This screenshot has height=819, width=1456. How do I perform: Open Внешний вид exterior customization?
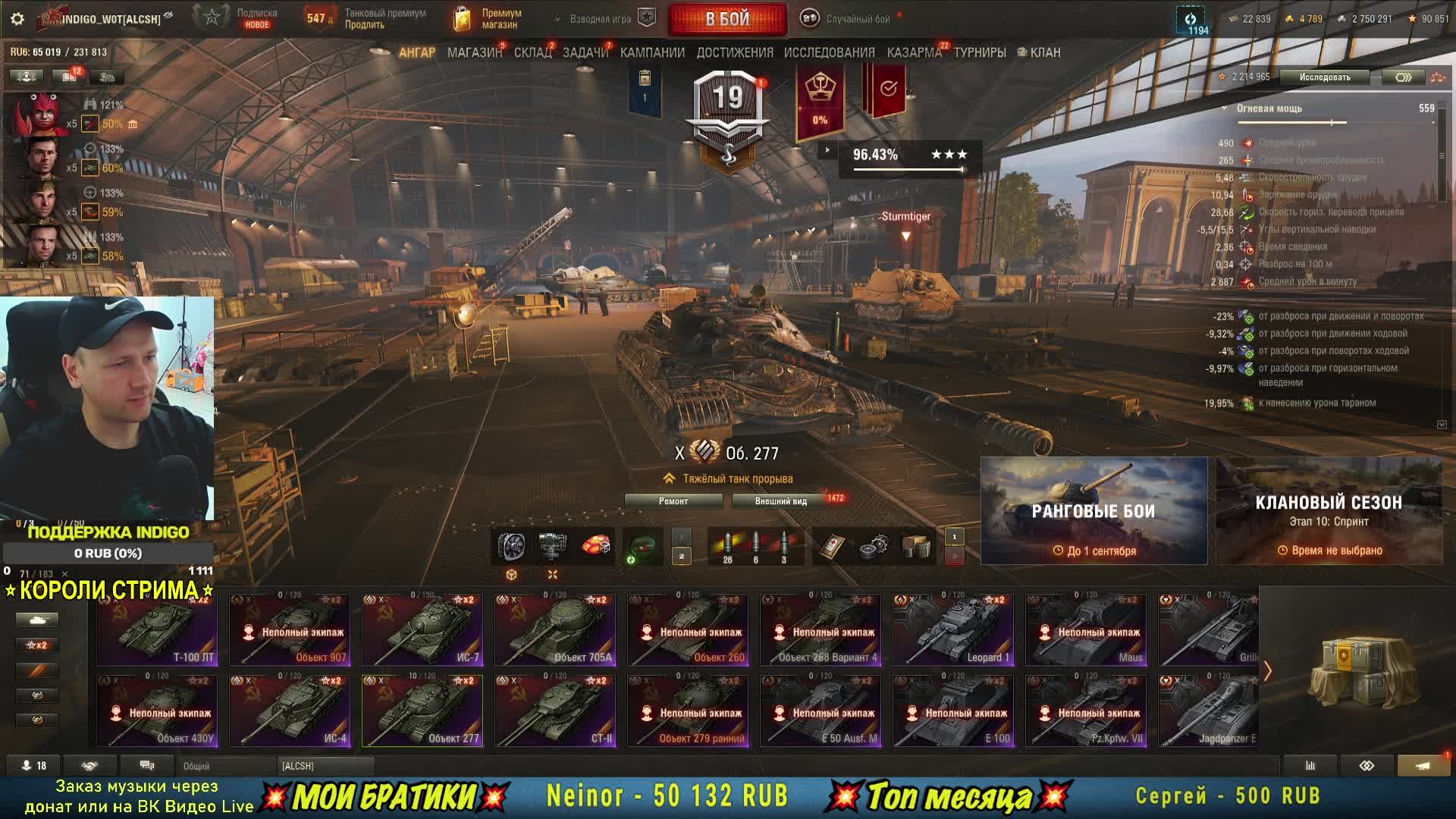point(781,501)
